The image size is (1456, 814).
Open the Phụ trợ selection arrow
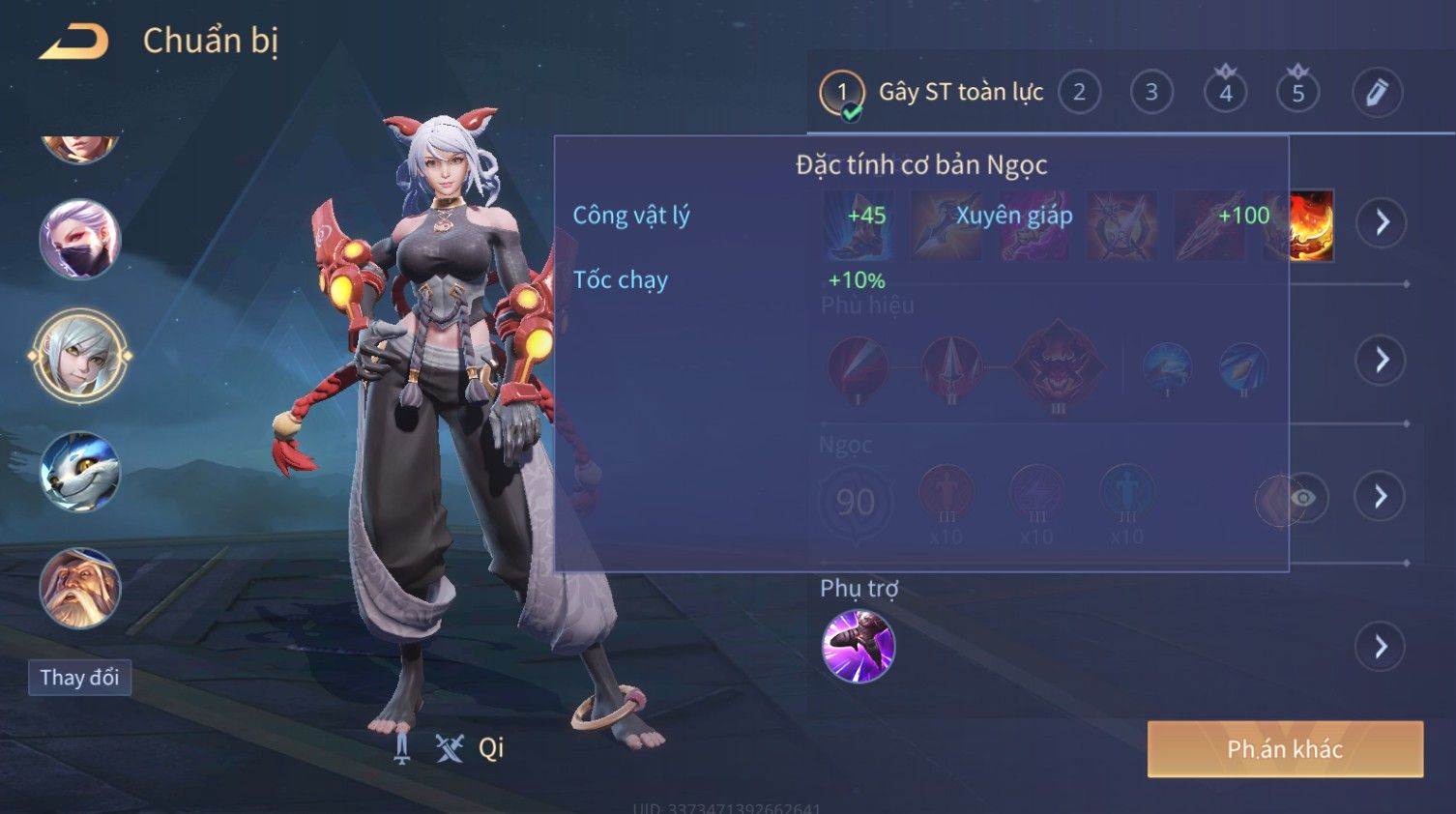(x=1381, y=647)
